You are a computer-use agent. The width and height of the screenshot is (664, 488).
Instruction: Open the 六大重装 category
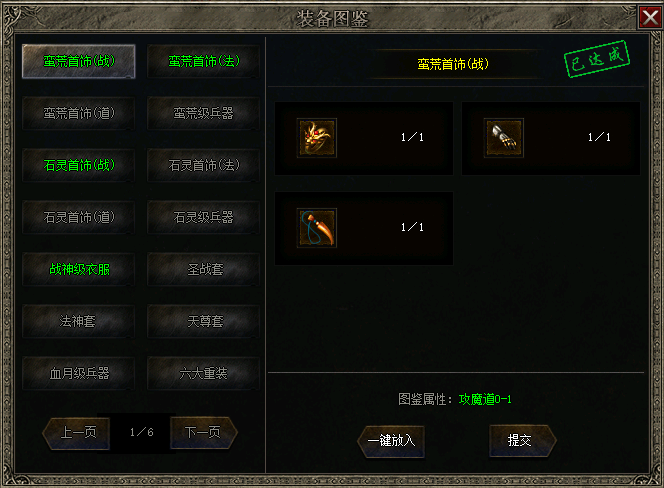(203, 373)
